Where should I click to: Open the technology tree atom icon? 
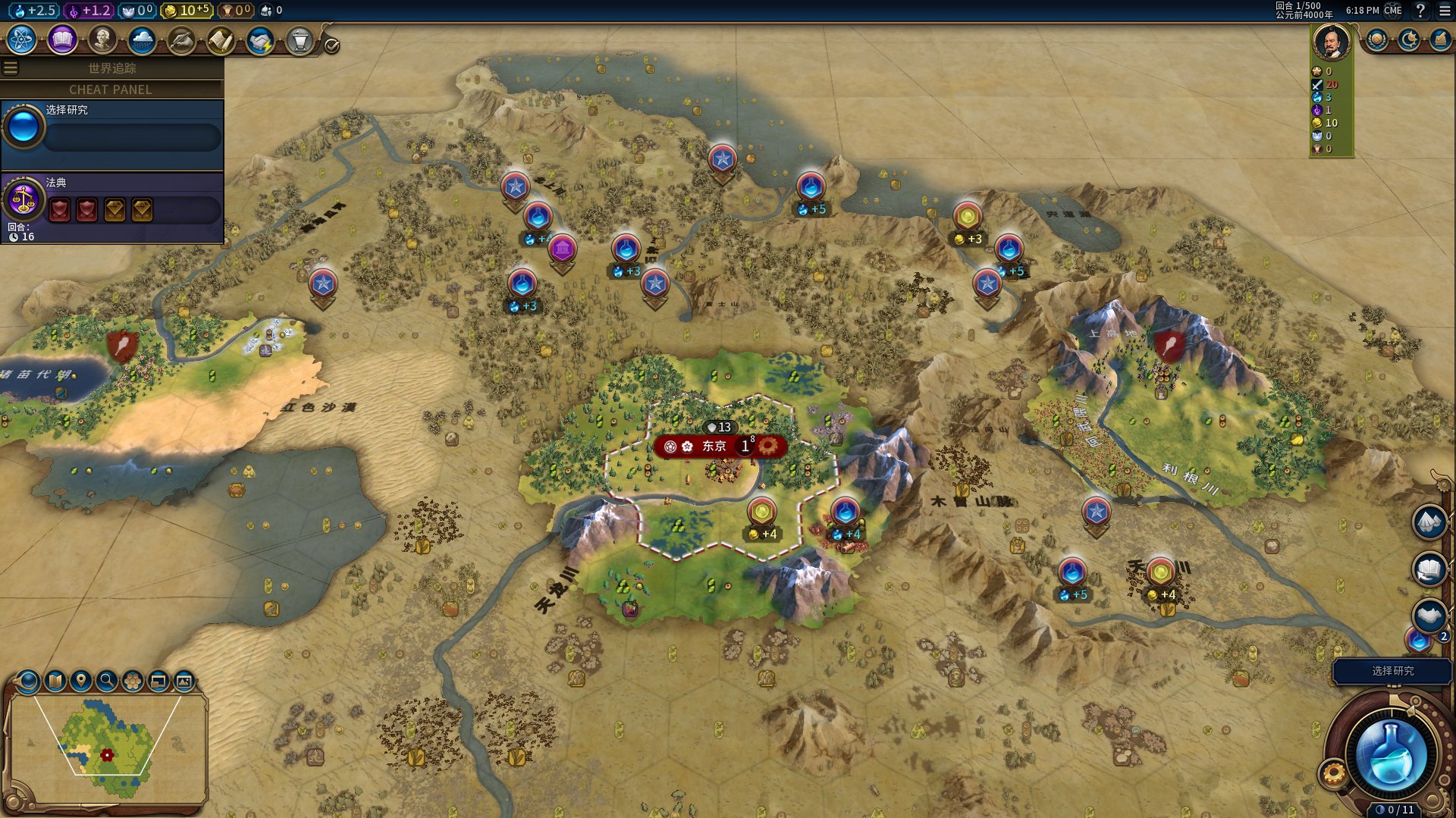22,40
